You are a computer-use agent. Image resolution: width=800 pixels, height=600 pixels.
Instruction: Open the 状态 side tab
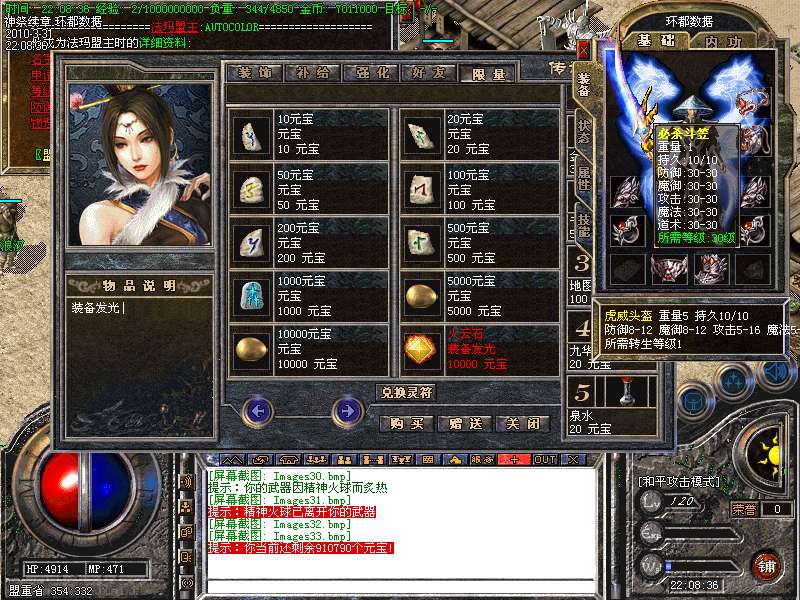[x=584, y=132]
